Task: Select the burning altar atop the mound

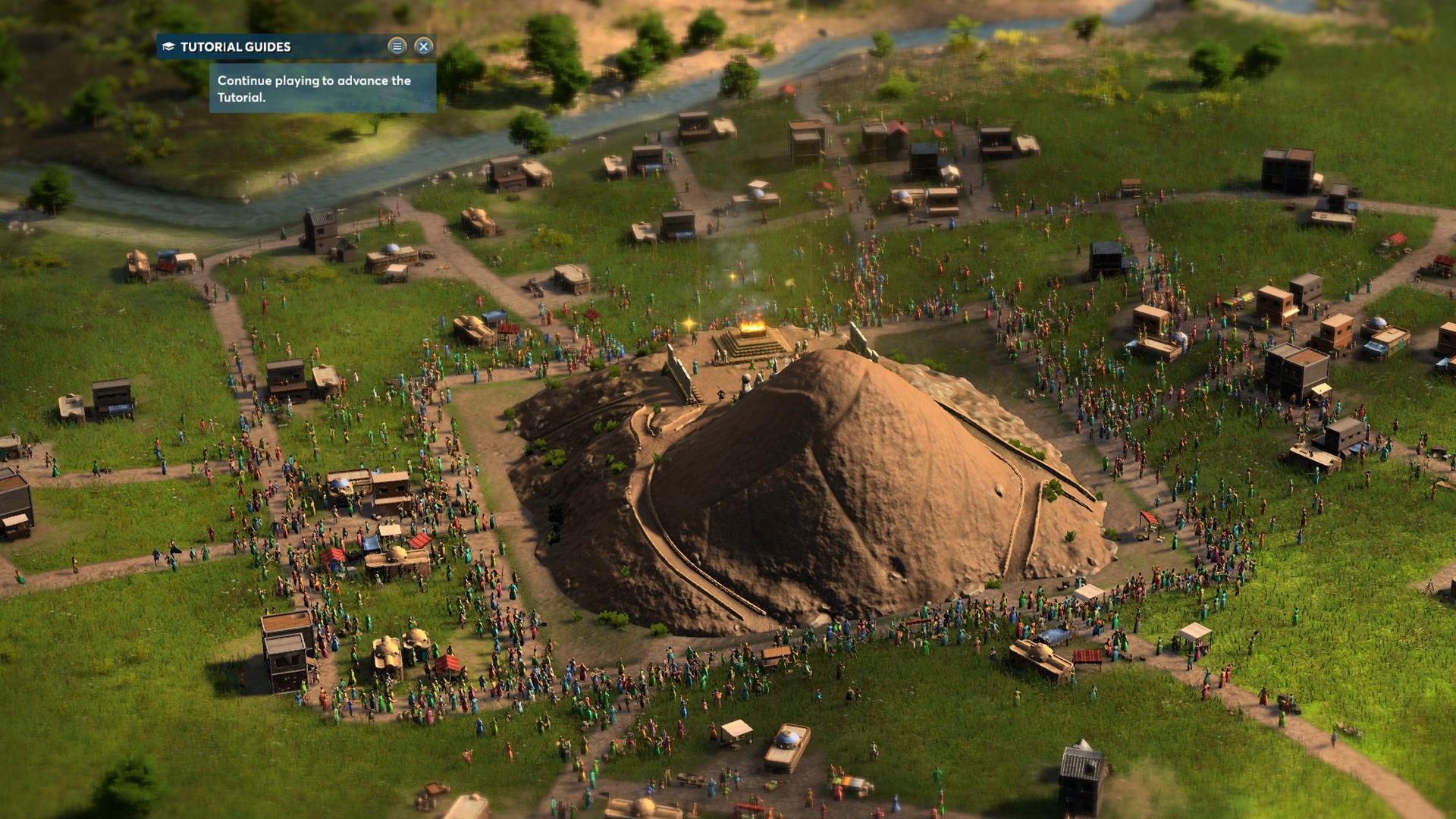Action: point(752,328)
